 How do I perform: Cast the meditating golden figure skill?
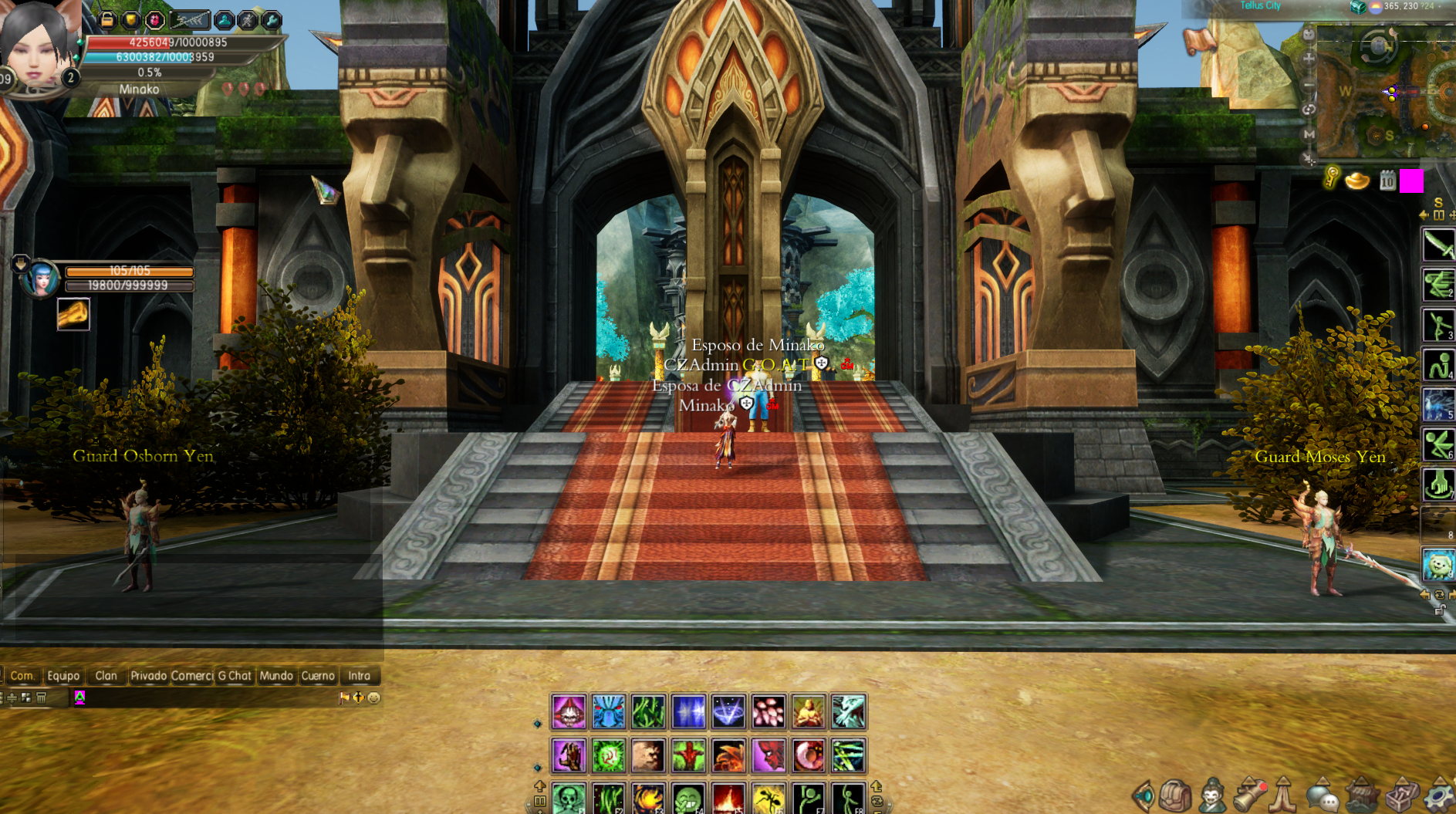808,711
